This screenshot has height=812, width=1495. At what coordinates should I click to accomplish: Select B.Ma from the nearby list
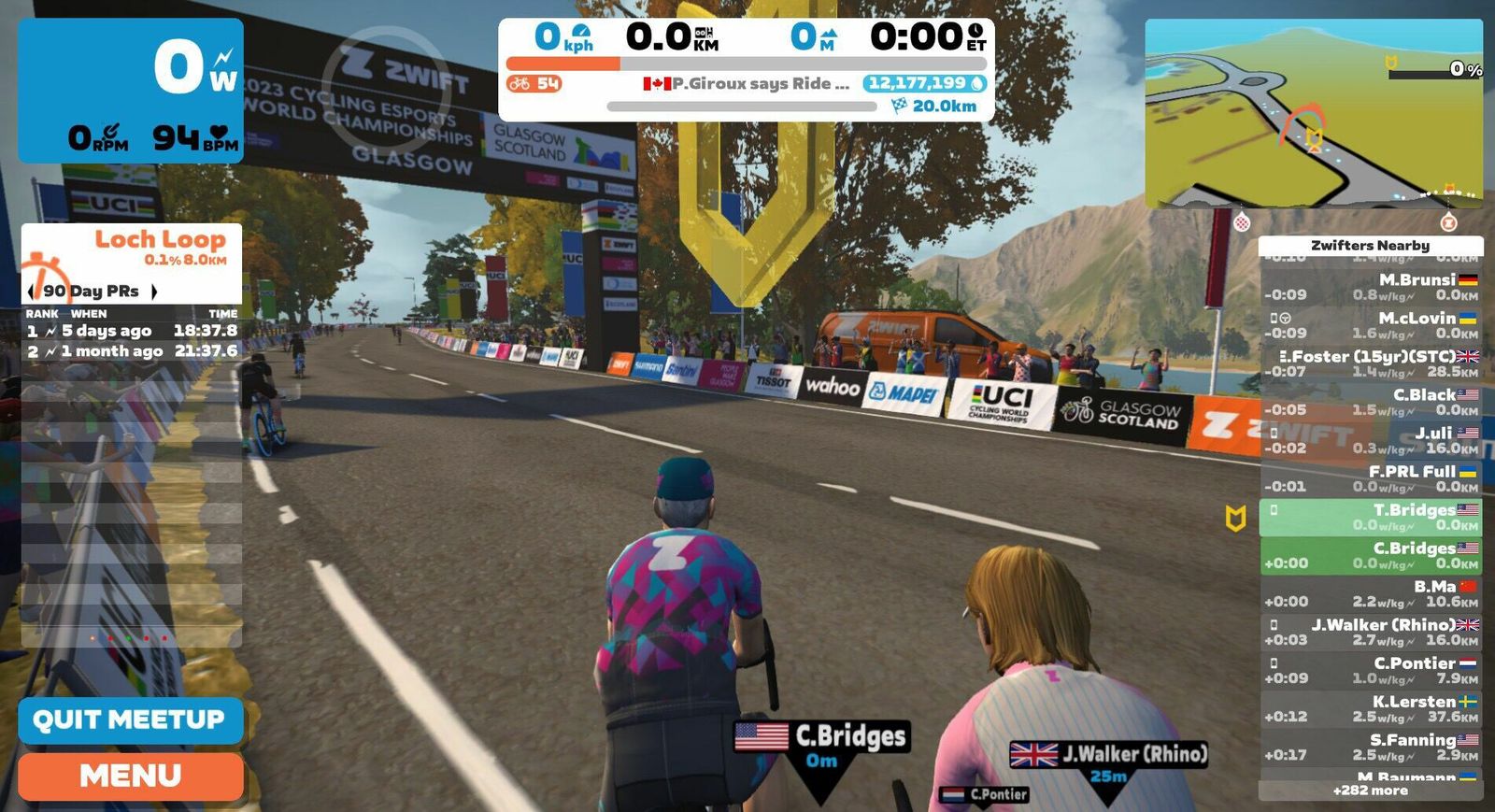coord(1371,593)
